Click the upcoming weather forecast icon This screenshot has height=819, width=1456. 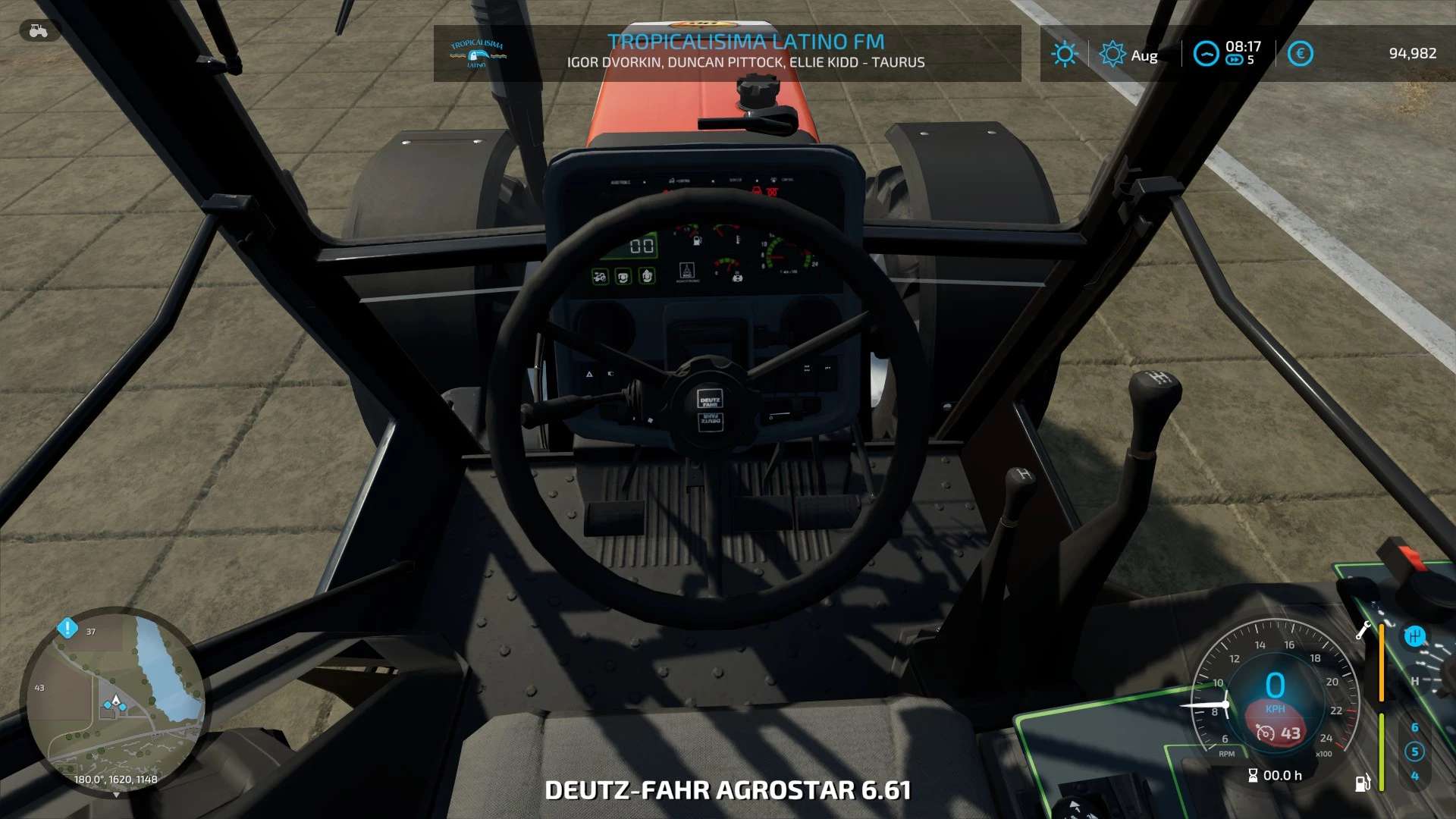[1112, 52]
